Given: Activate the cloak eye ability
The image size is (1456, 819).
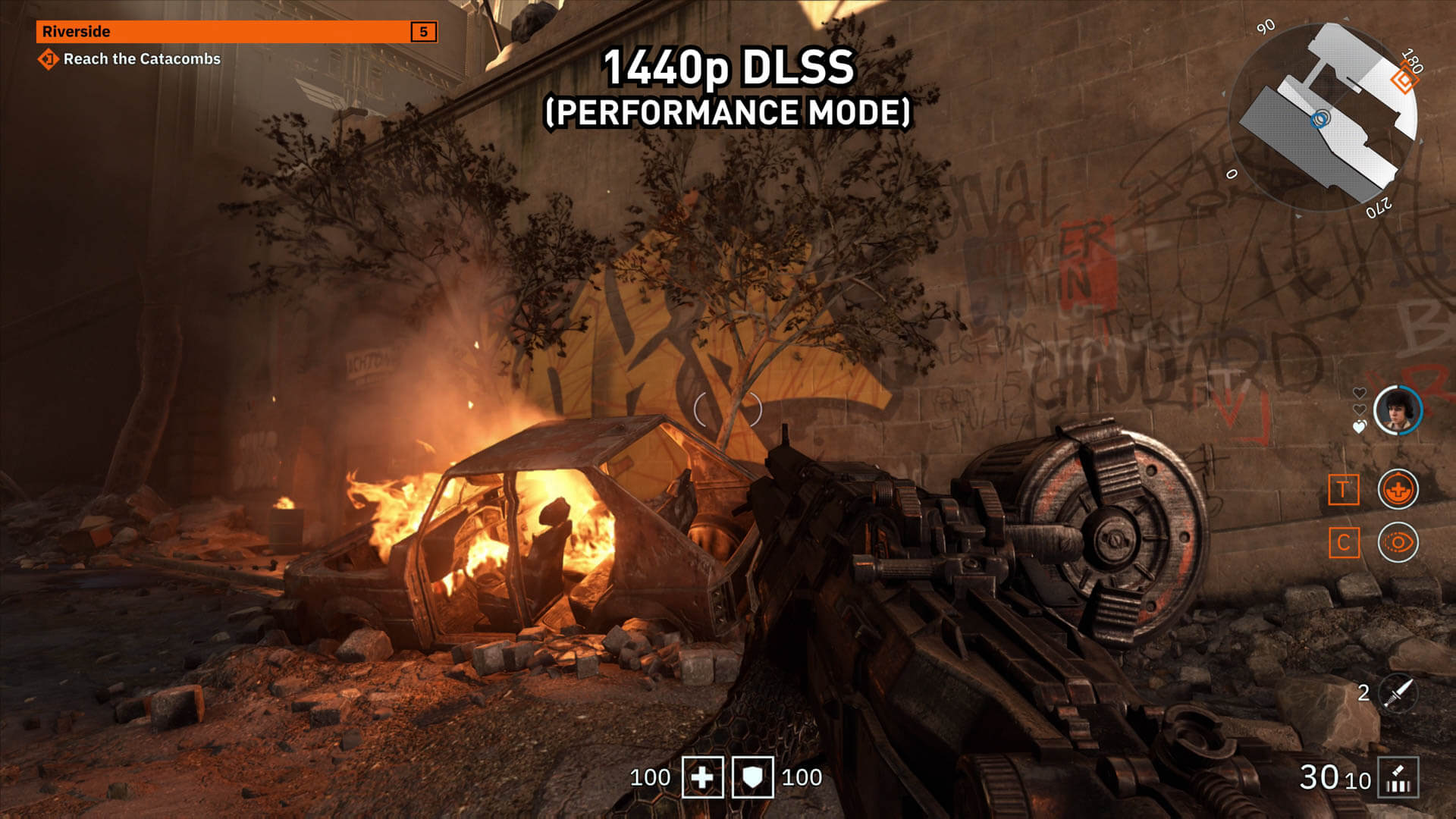Looking at the screenshot, I should (x=1398, y=543).
